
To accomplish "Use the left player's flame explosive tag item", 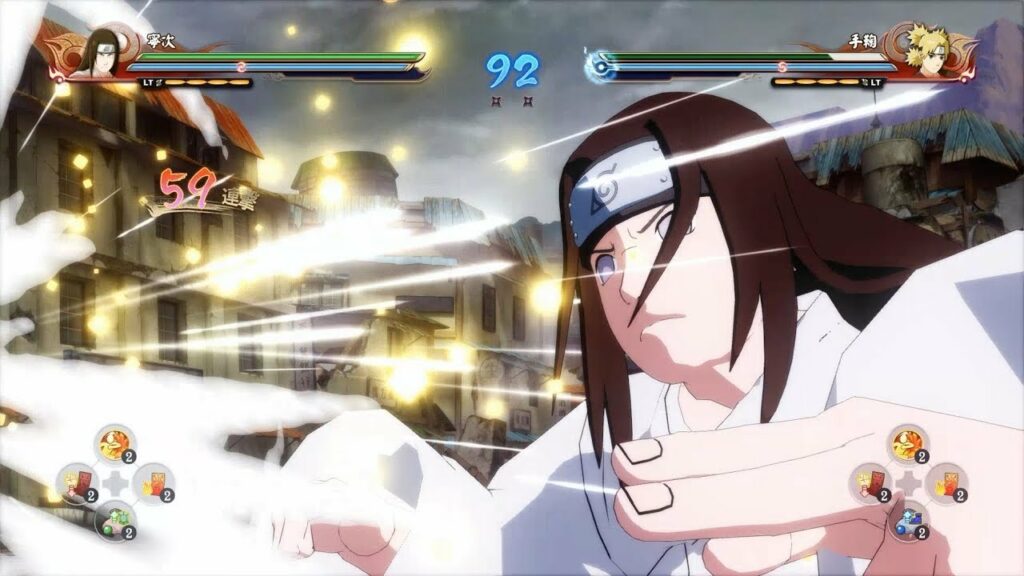I will click(x=153, y=483).
